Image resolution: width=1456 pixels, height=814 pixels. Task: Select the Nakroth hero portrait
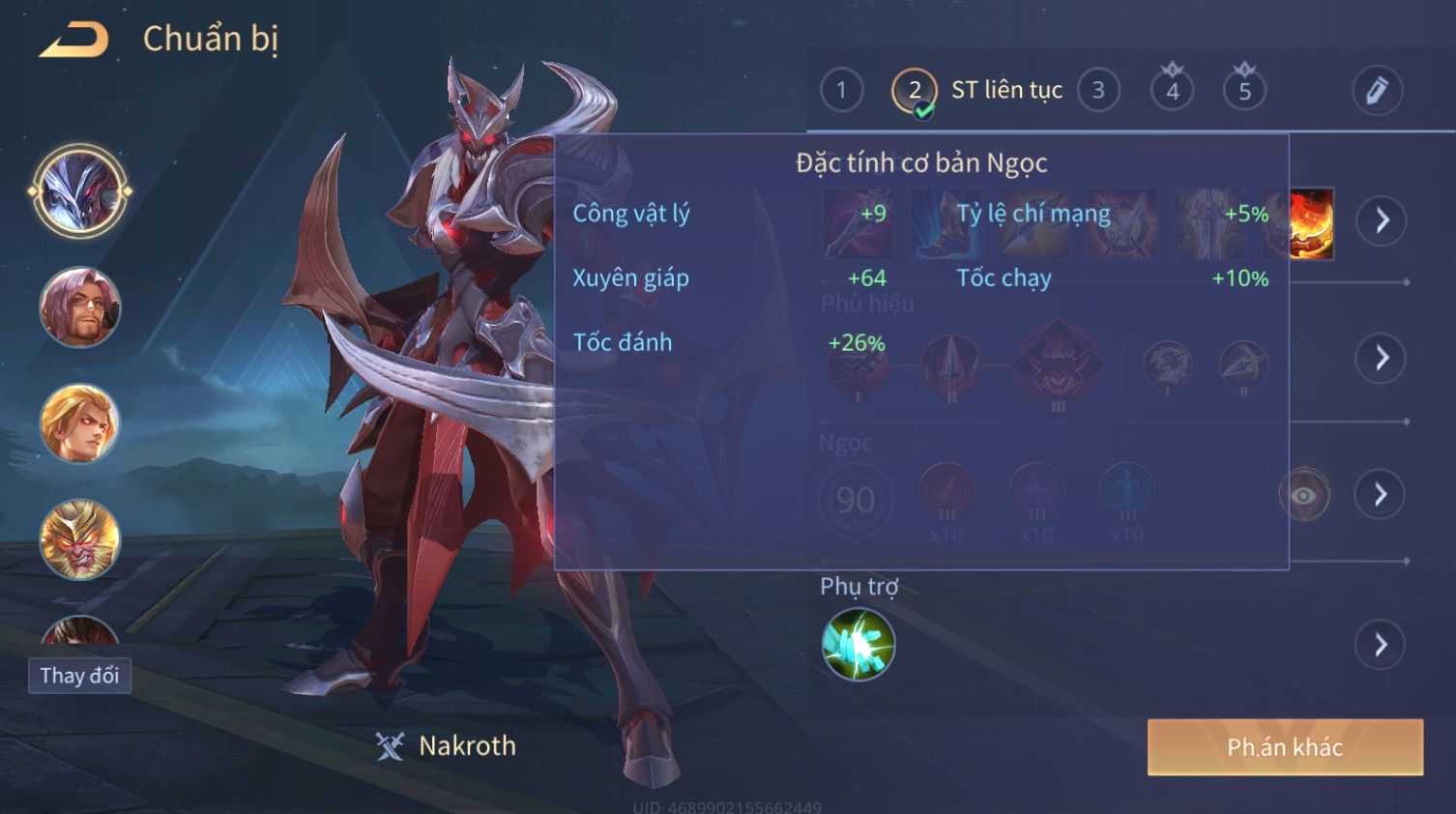pyautogui.click(x=79, y=191)
